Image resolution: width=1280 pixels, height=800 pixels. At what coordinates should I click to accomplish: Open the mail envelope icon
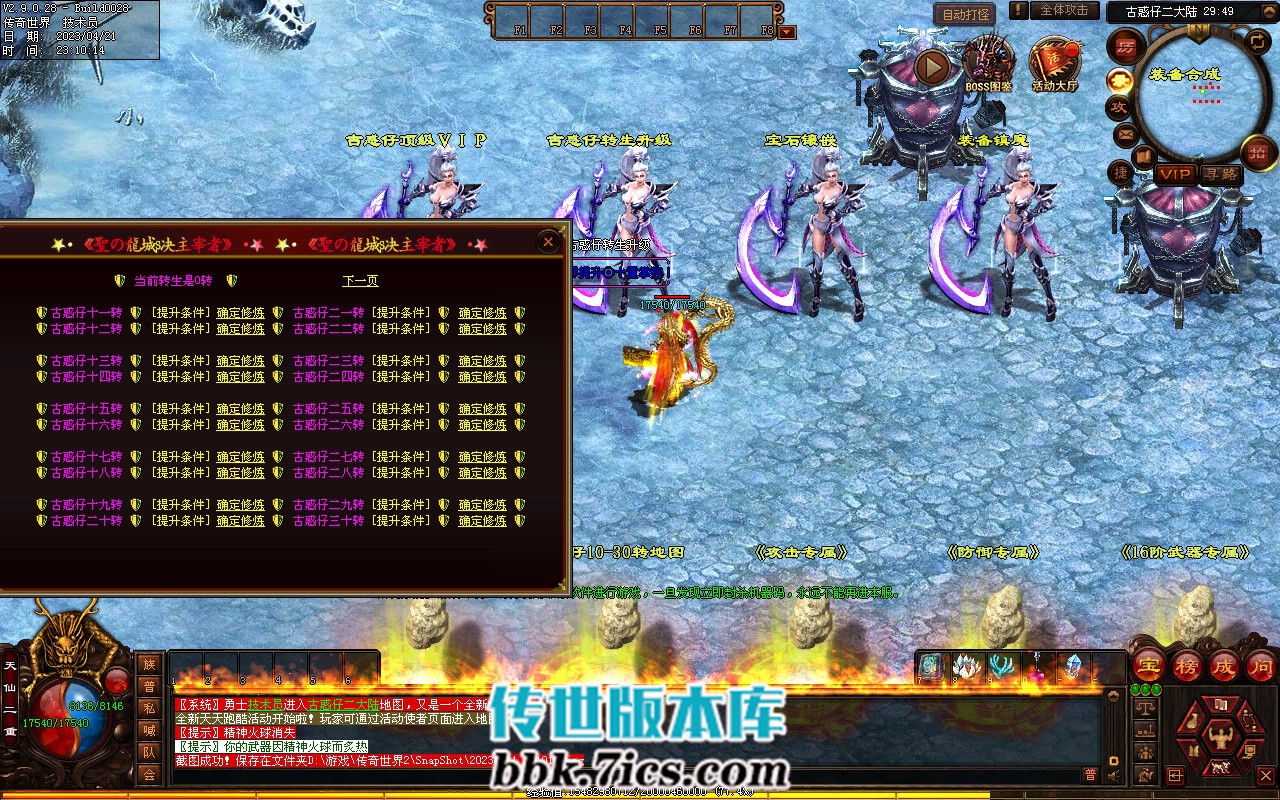[1126, 134]
